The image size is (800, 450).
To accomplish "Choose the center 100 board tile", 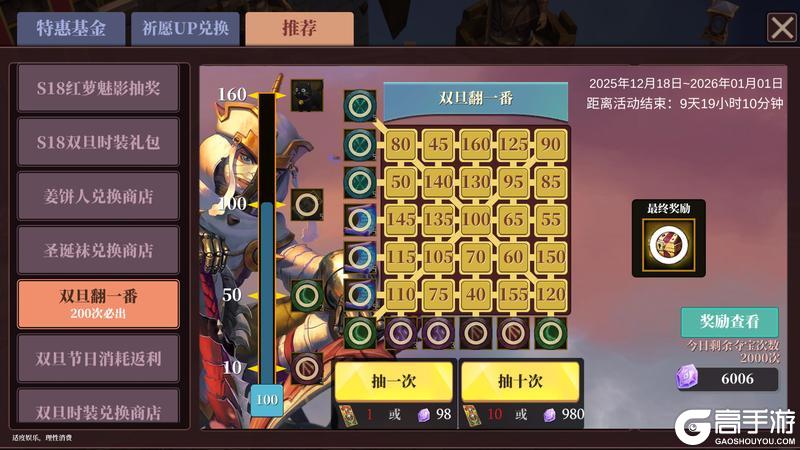I will pos(476,219).
